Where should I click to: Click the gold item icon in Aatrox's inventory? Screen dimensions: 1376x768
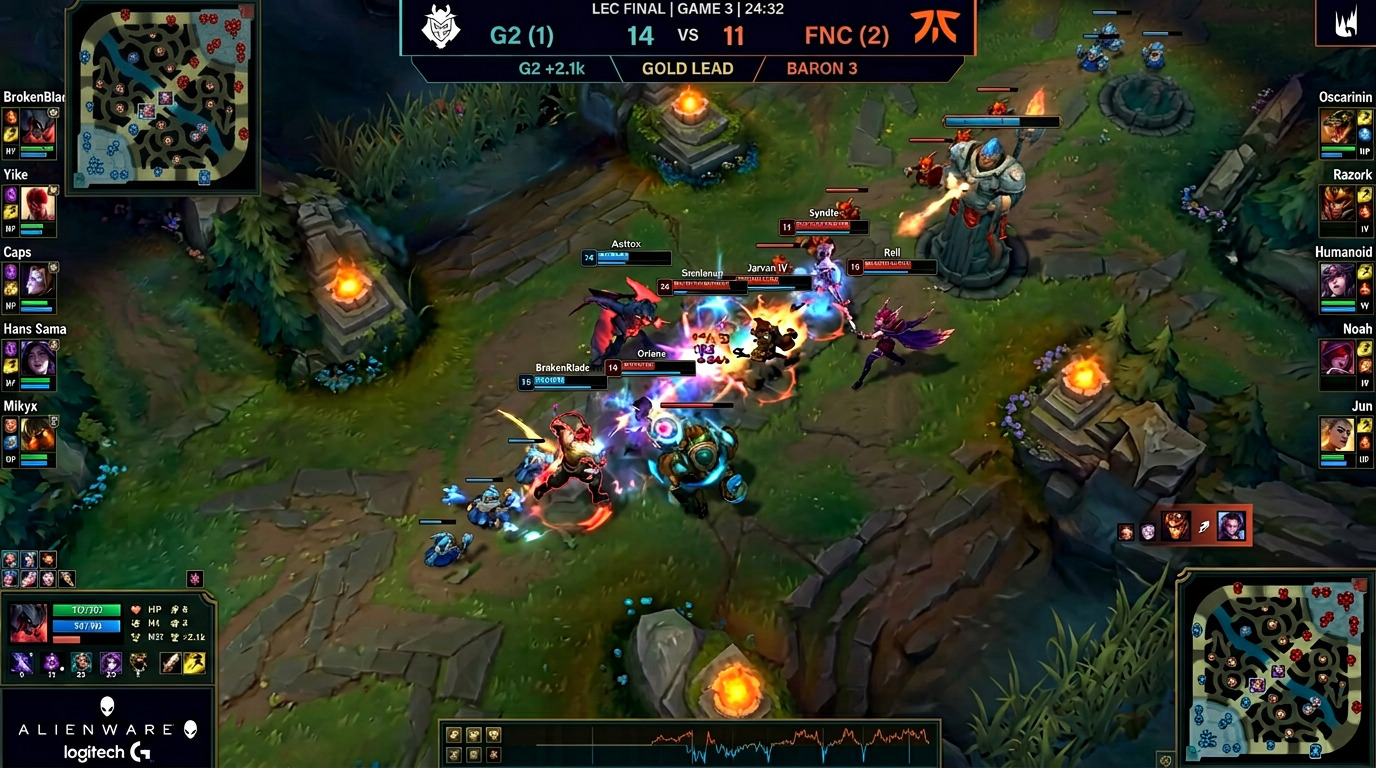[x=138, y=663]
